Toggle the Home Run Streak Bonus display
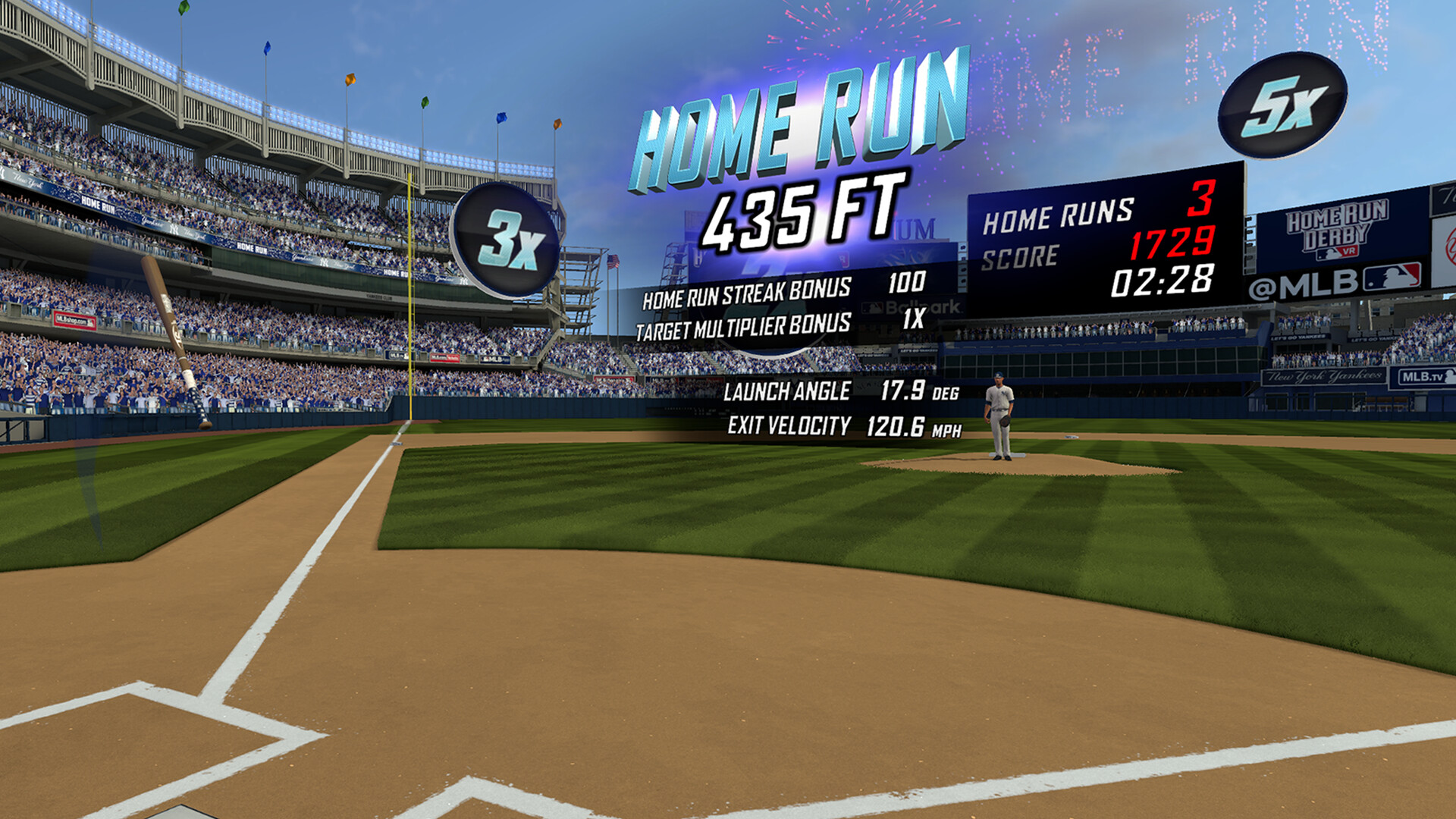Viewport: 1456px width, 819px height. tap(781, 289)
